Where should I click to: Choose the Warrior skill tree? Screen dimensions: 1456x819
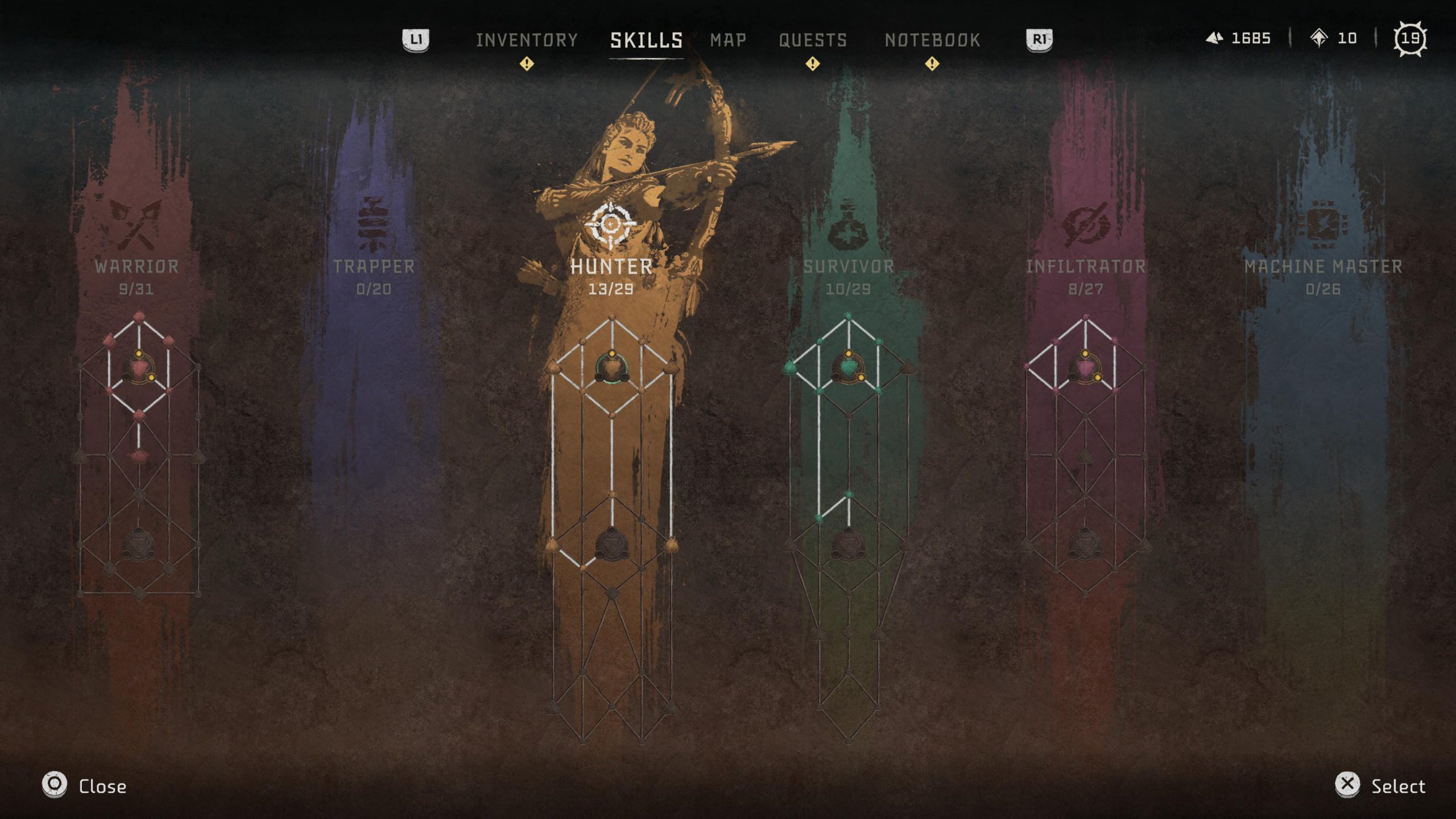pyautogui.click(x=136, y=266)
